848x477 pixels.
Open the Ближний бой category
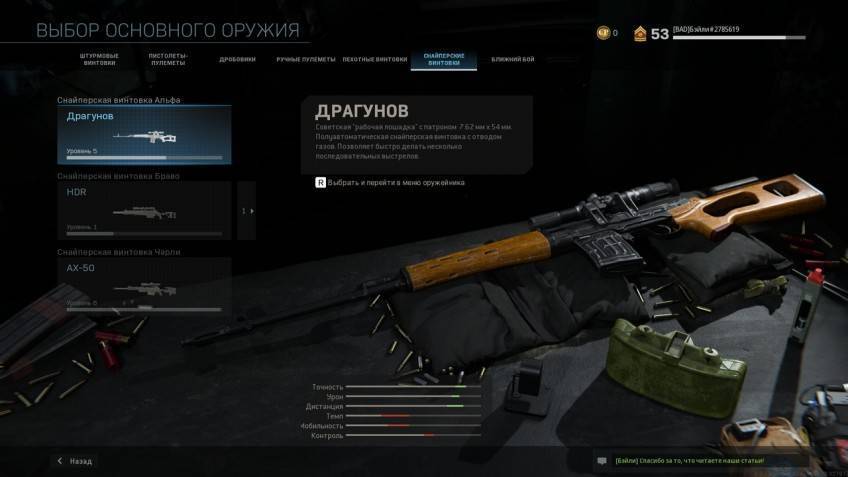pyautogui.click(x=513, y=60)
